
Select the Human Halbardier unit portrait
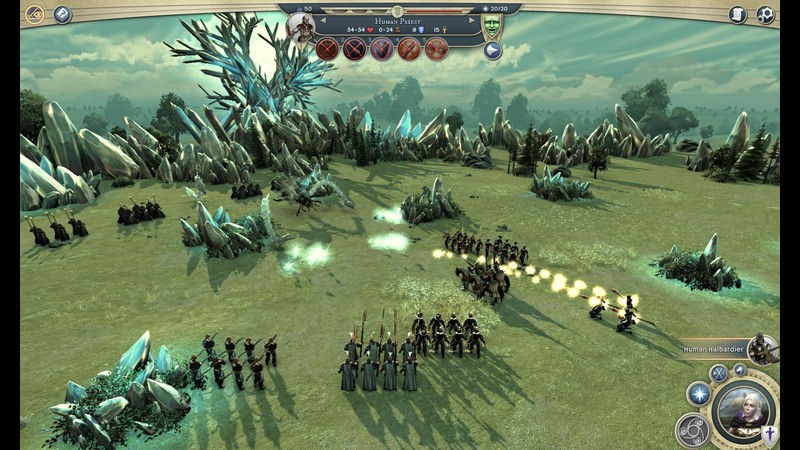[764, 348]
